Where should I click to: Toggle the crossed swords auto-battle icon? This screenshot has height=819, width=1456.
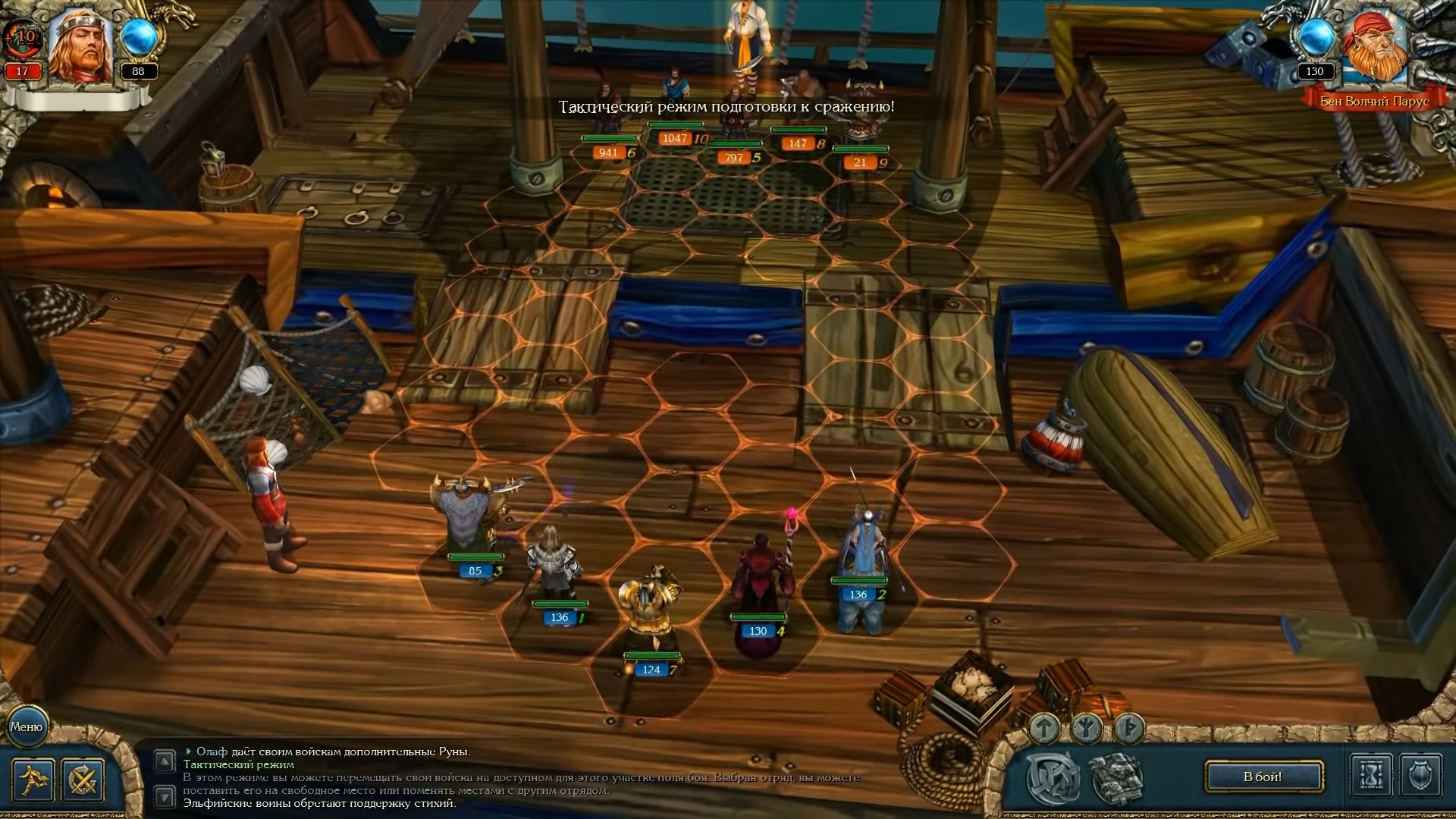click(x=83, y=780)
